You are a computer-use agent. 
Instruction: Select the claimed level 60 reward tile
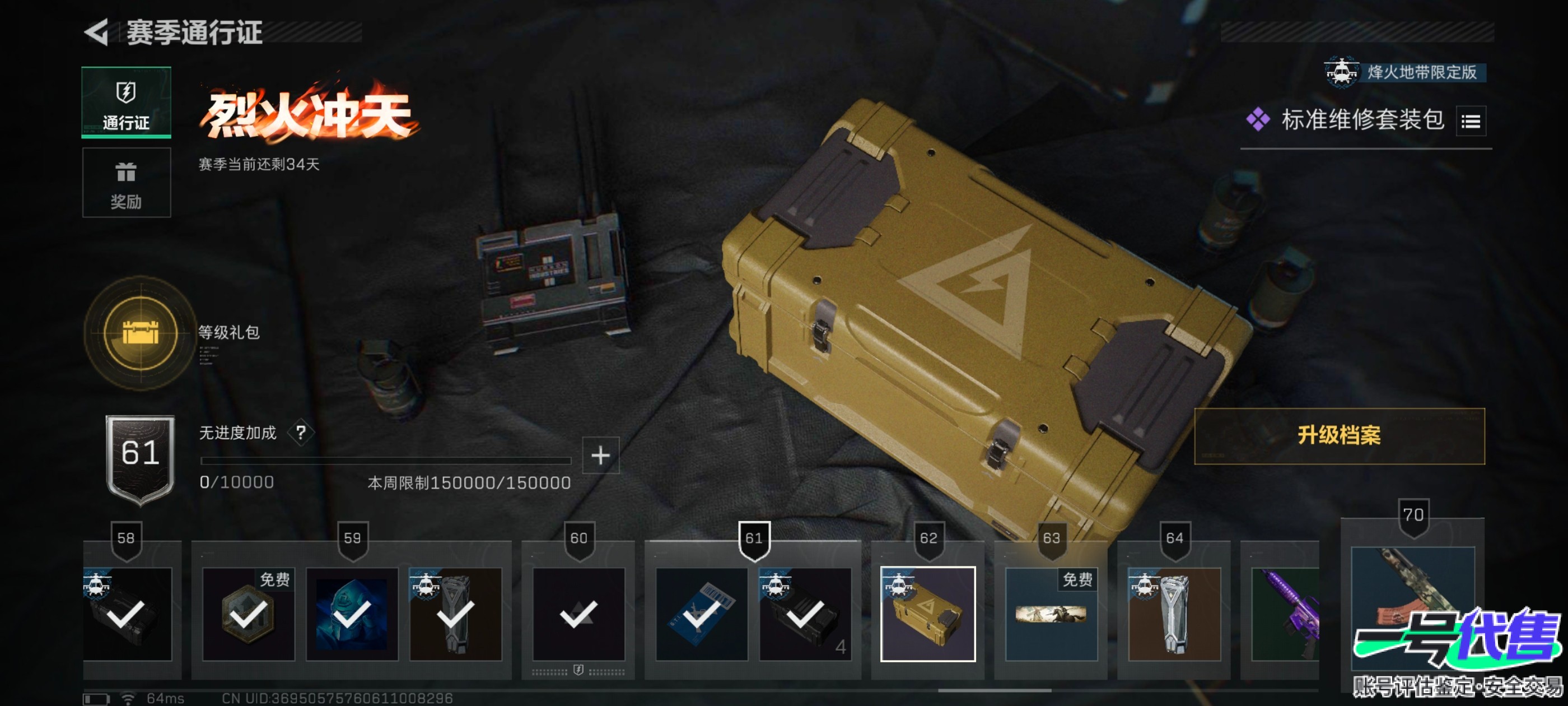pyautogui.click(x=578, y=614)
